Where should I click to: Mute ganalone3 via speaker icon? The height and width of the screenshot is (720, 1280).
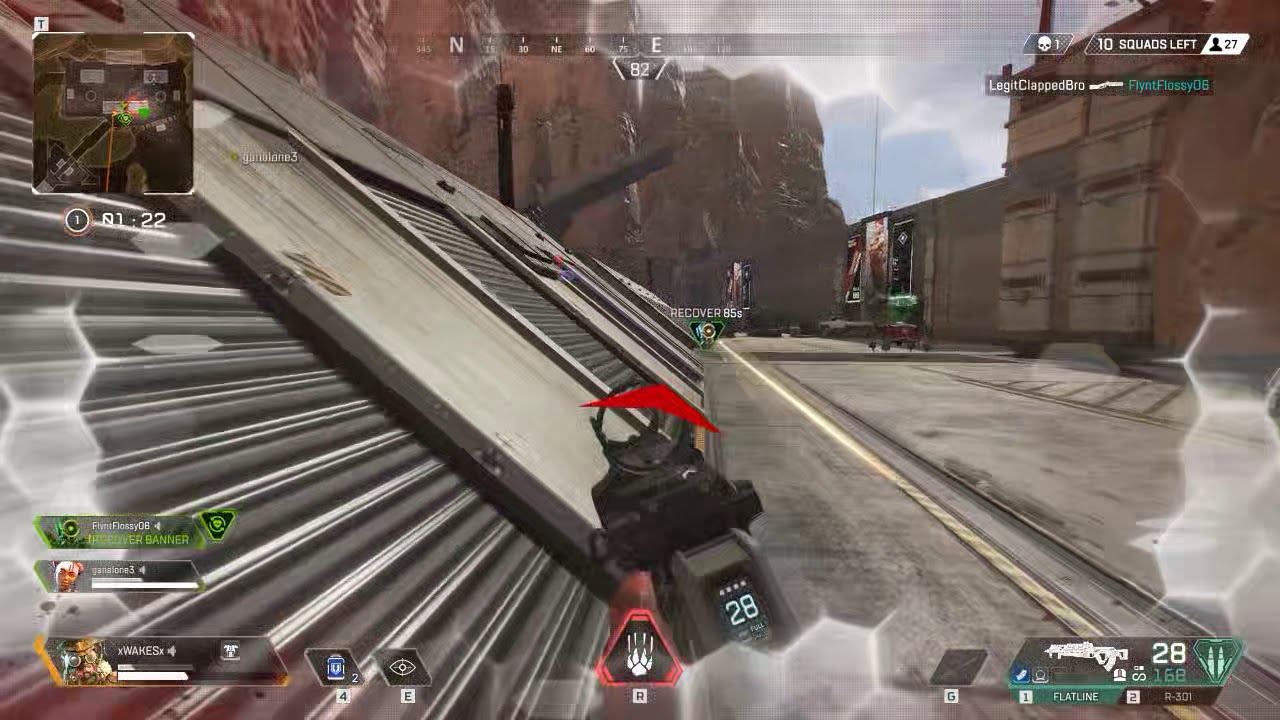143,571
